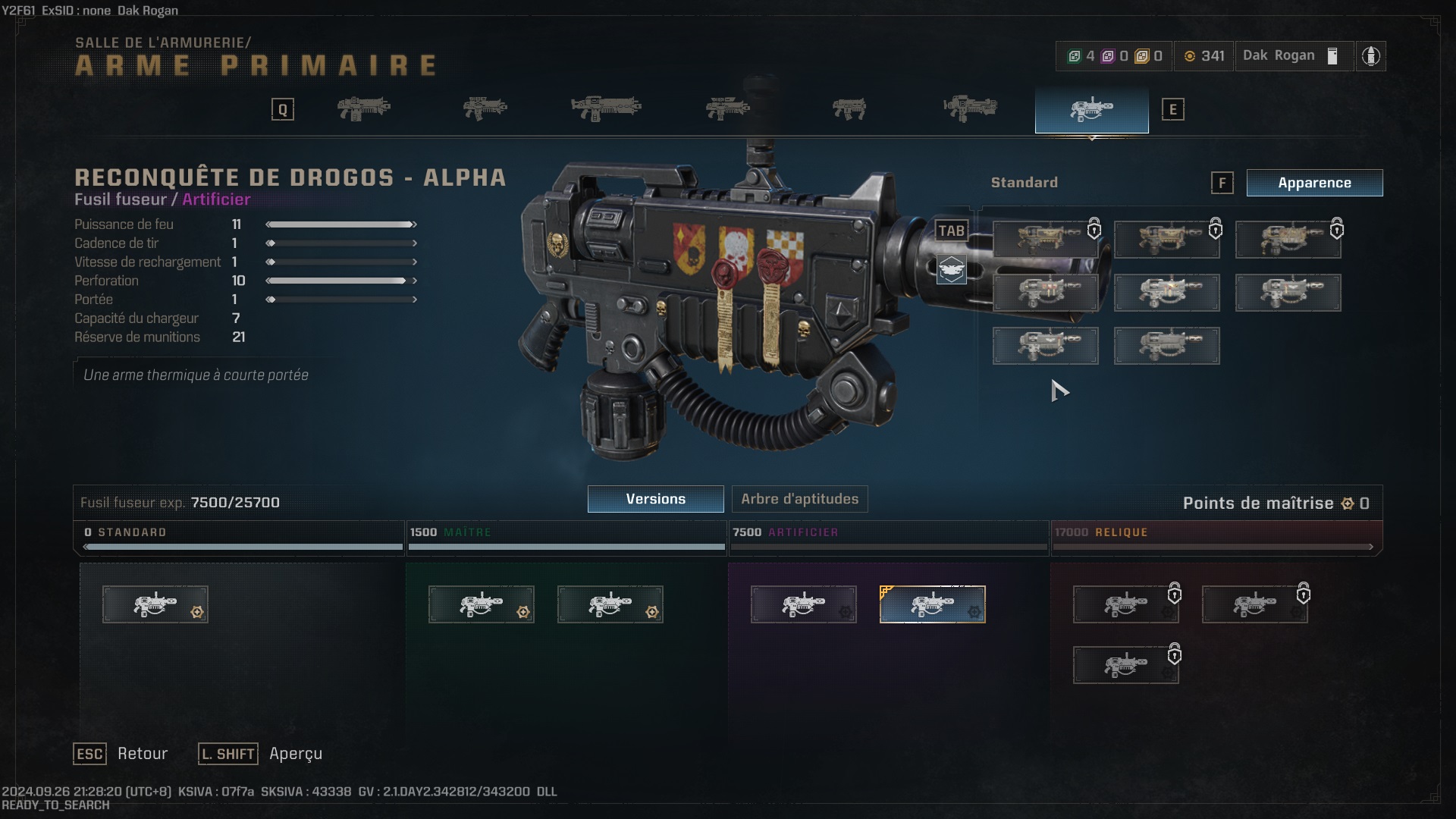Select the weapon icon in the Standard column
This screenshot has height=819, width=1456.
click(x=155, y=604)
